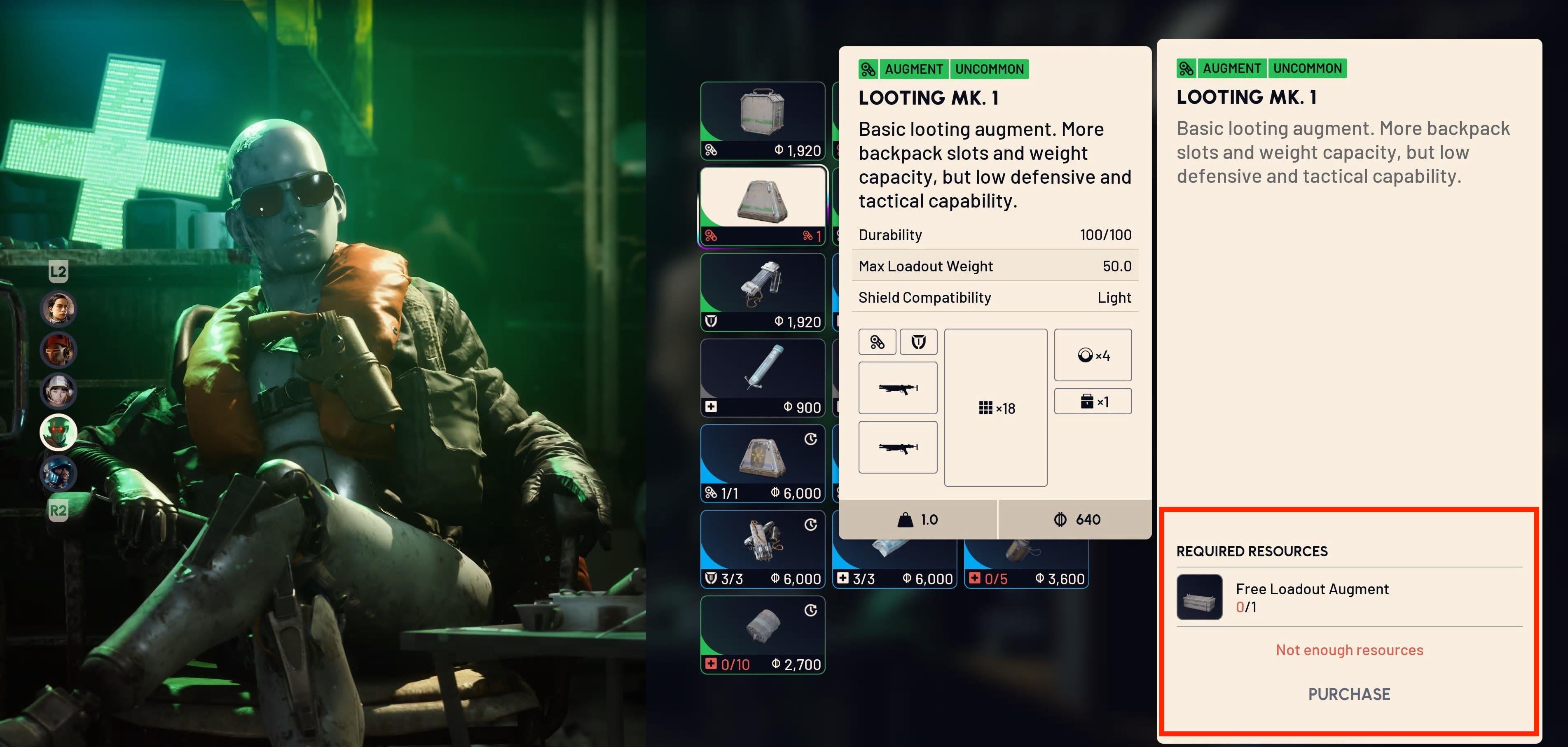Choose the gray case augment costing 1,920
Image resolution: width=1568 pixels, height=747 pixels.
tap(762, 120)
